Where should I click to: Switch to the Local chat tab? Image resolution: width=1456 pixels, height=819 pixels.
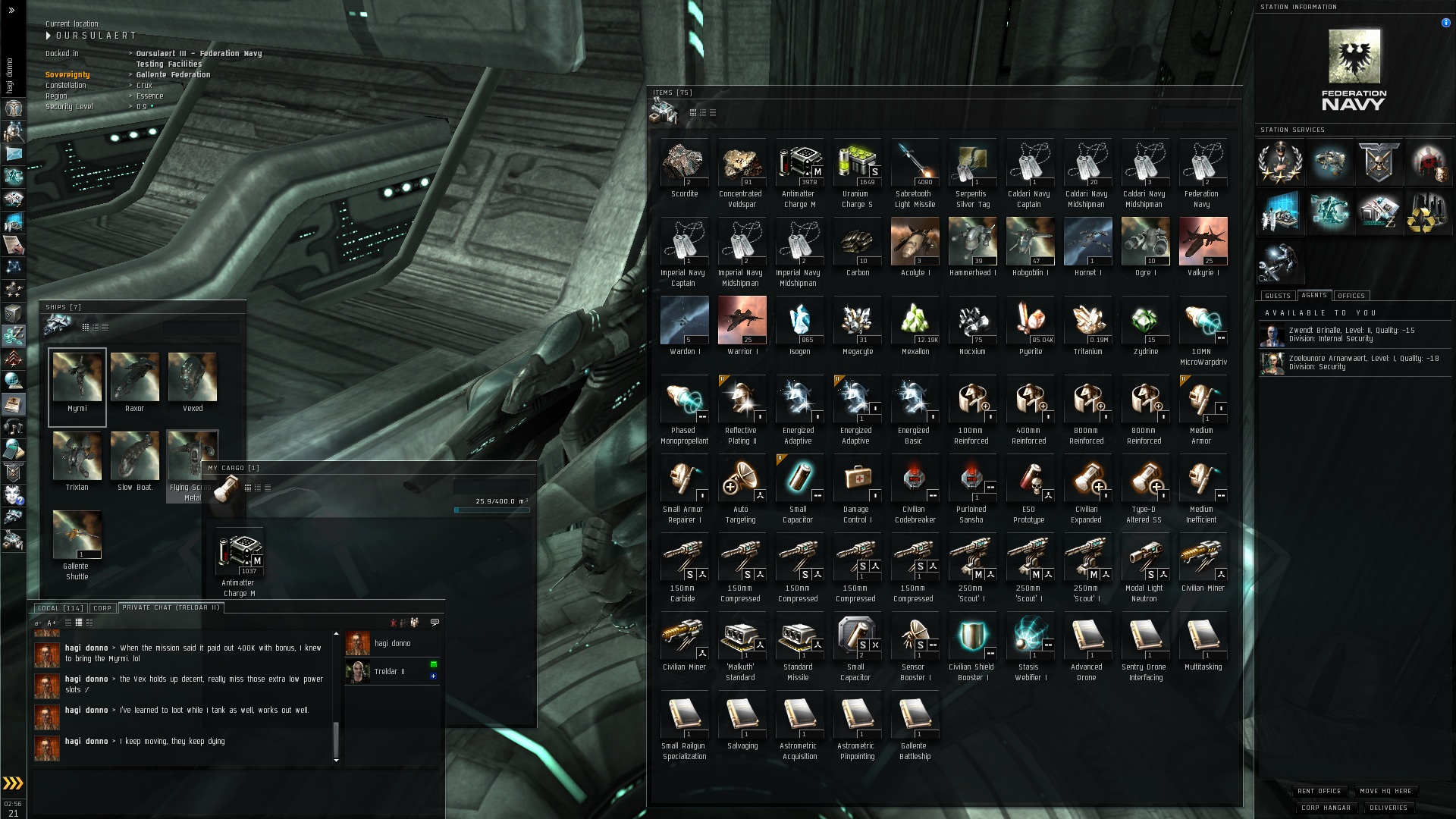coord(60,608)
